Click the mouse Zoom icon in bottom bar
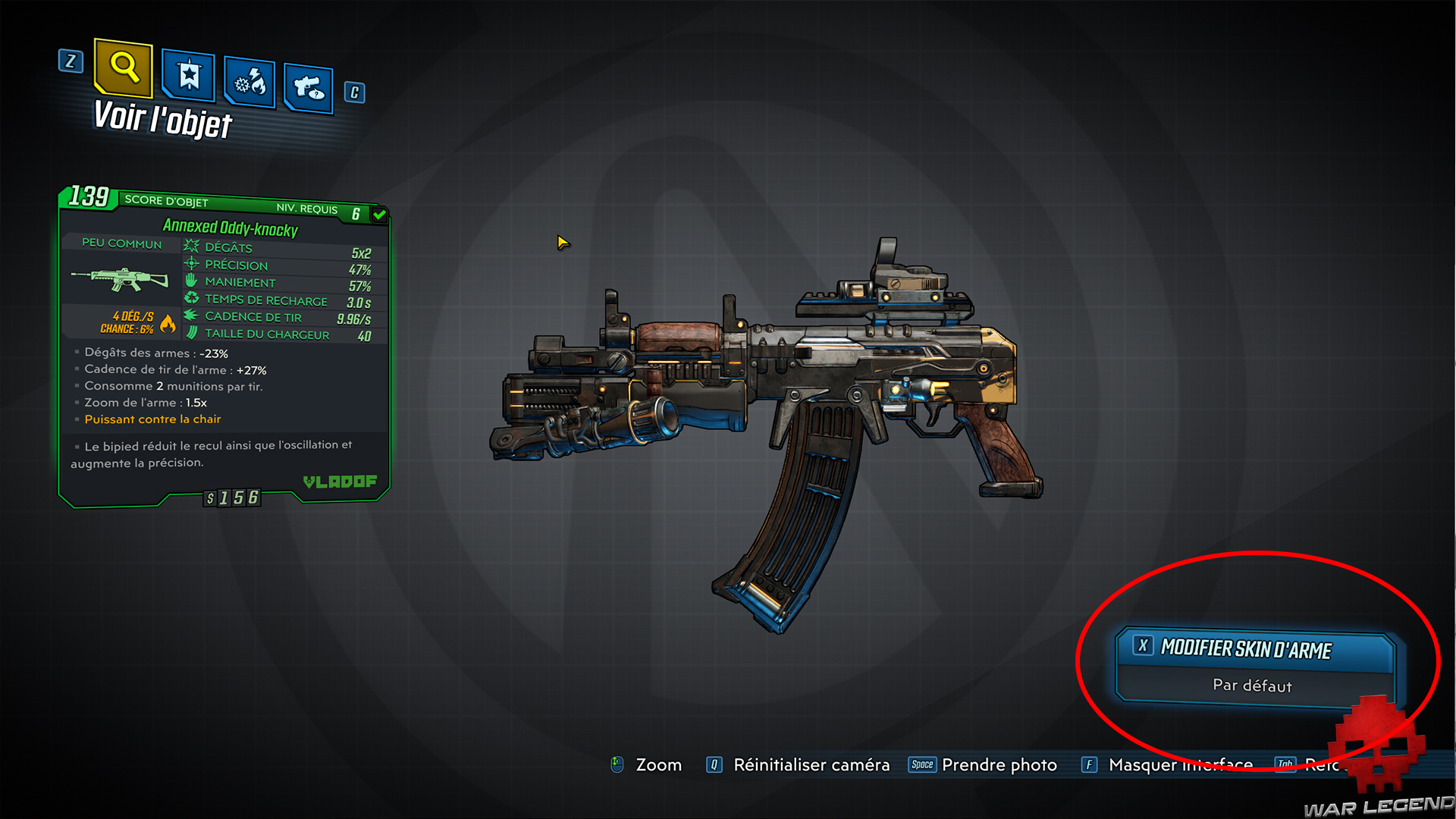1456x819 pixels. coord(616,764)
